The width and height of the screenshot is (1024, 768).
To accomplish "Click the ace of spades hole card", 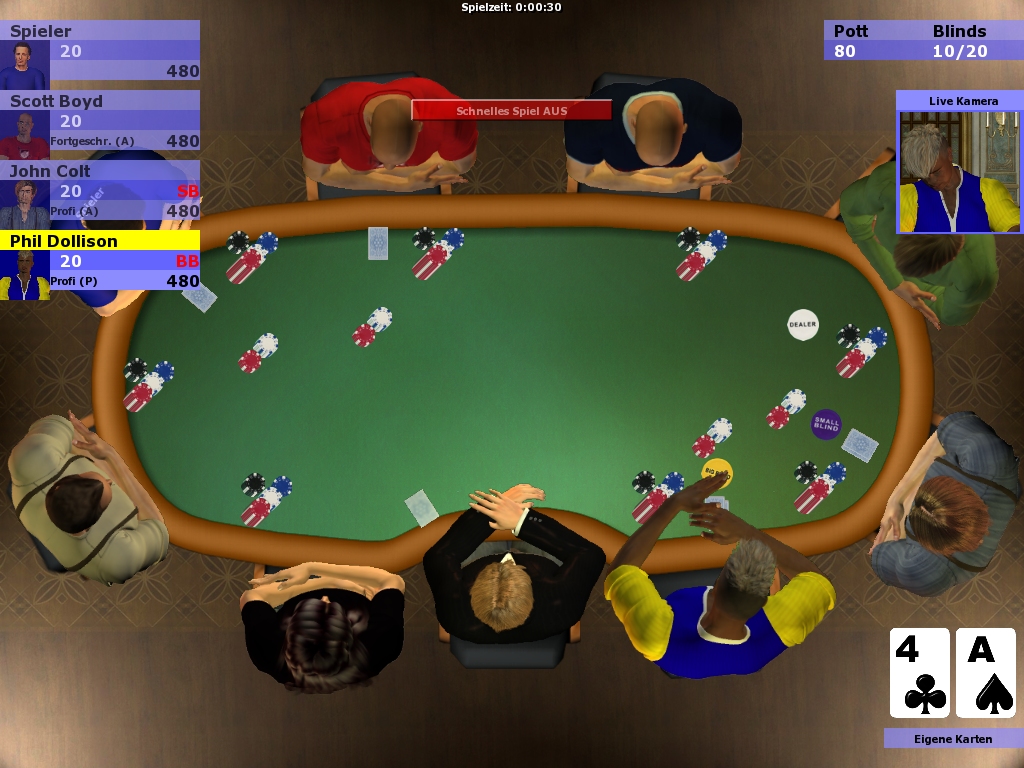I will (x=985, y=672).
